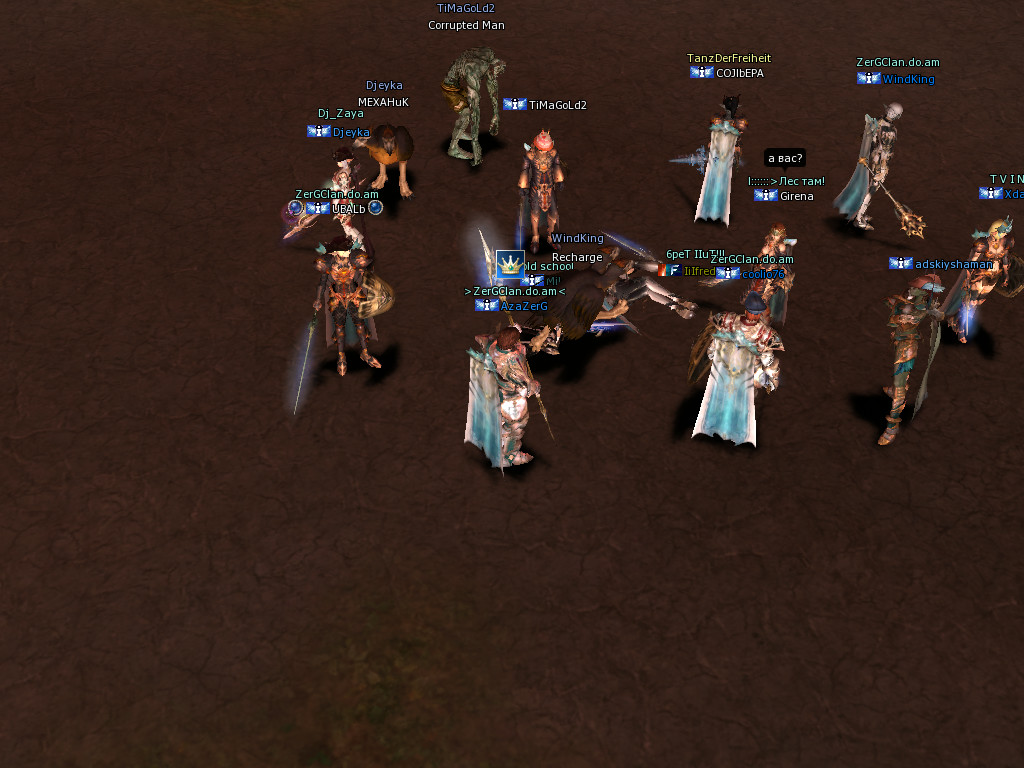
Task: Target adskiyshaman via name label
Action: pos(952,264)
